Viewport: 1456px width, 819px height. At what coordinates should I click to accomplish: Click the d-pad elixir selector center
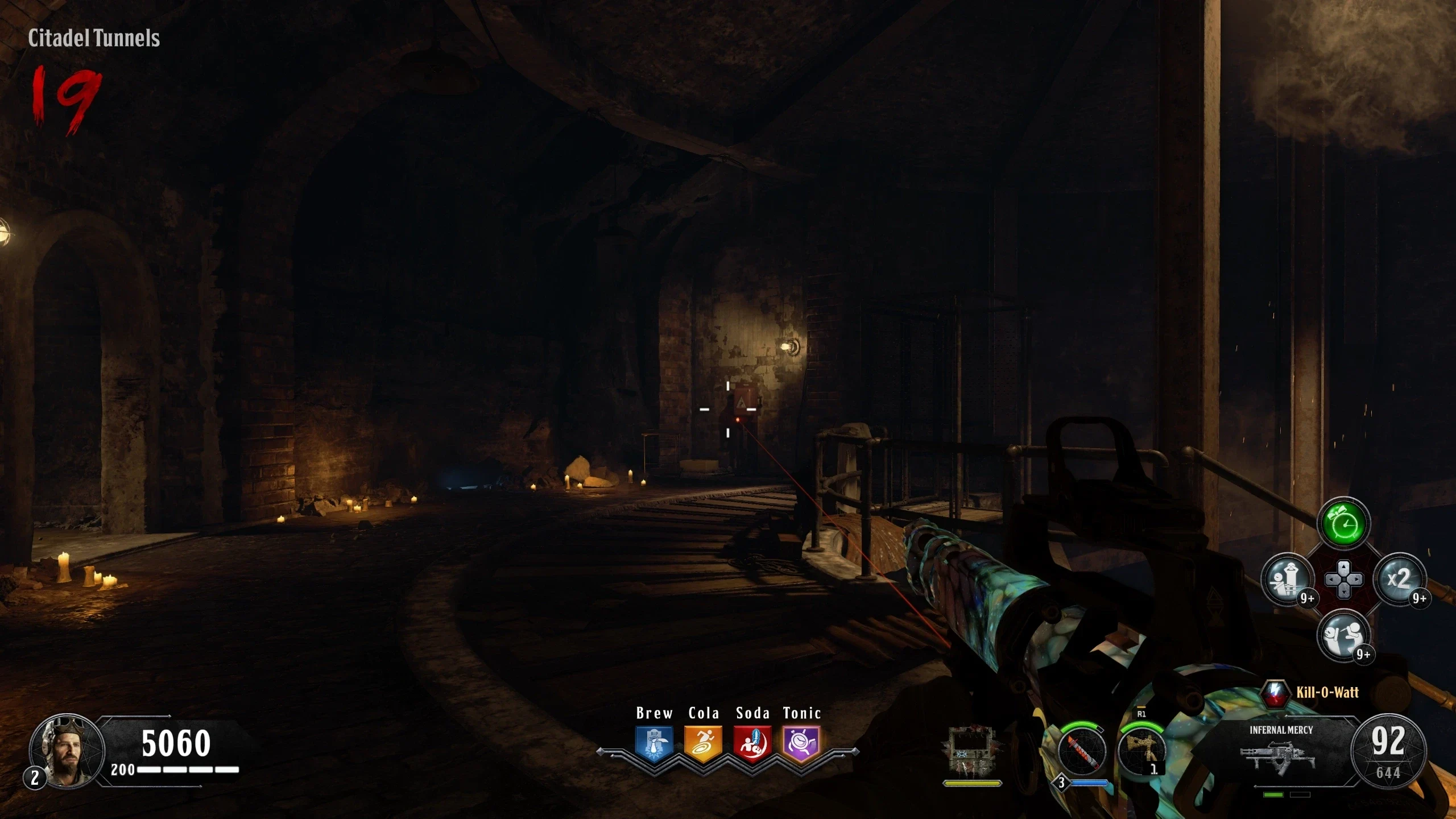[x=1343, y=580]
